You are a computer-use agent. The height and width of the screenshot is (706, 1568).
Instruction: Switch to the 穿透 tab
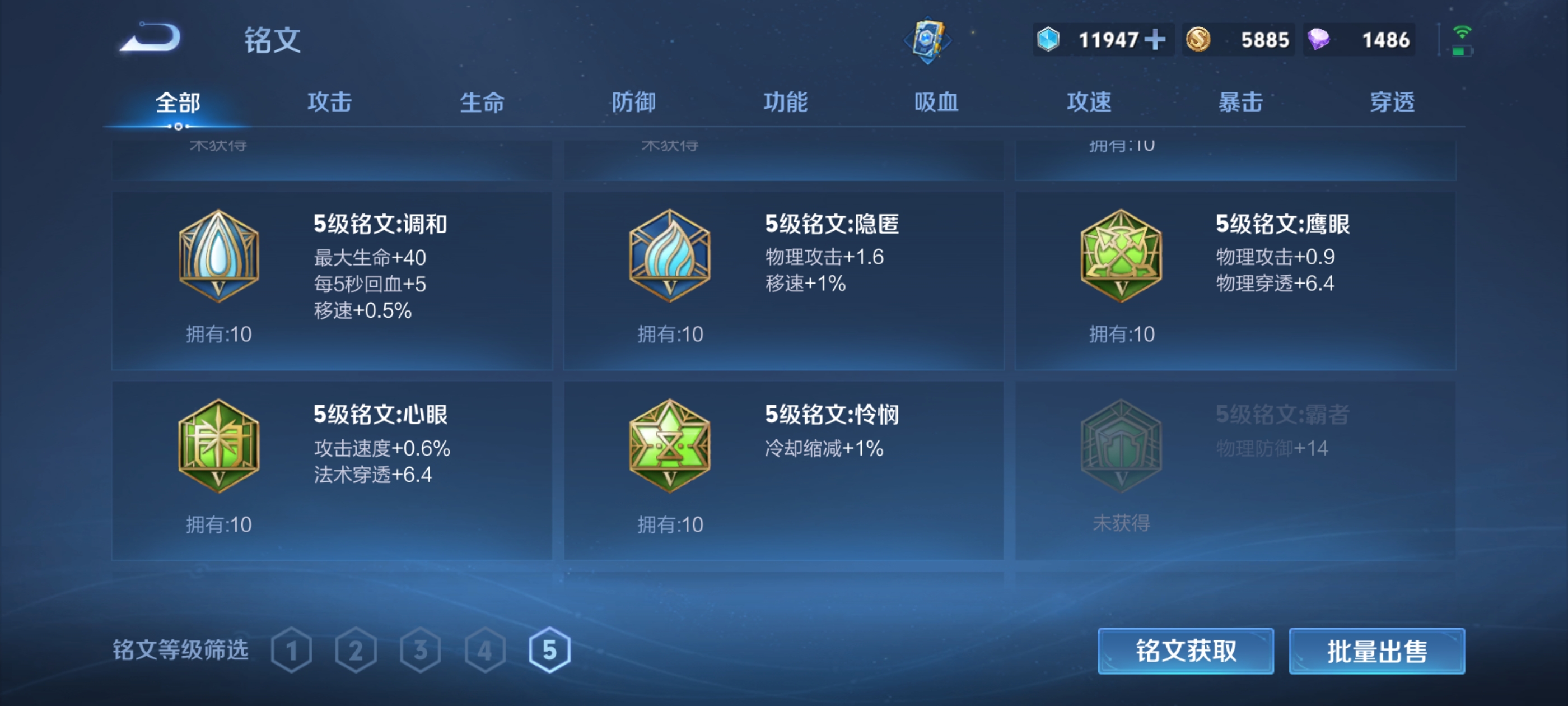coord(1392,103)
